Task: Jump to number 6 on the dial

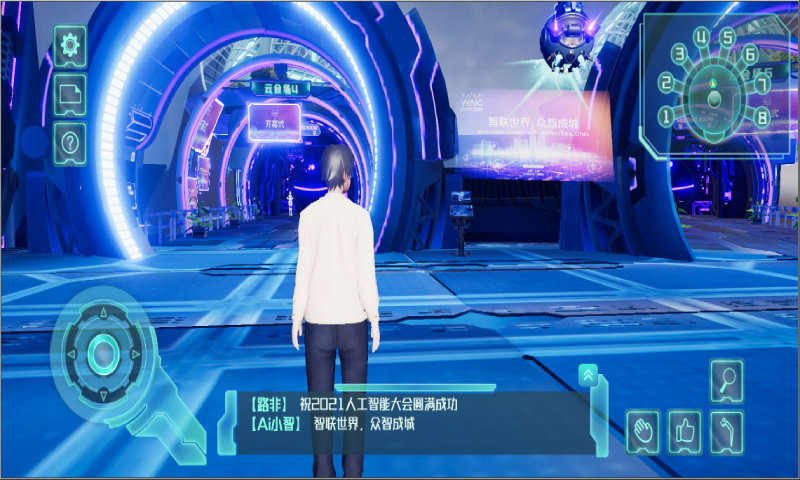Action: click(750, 55)
